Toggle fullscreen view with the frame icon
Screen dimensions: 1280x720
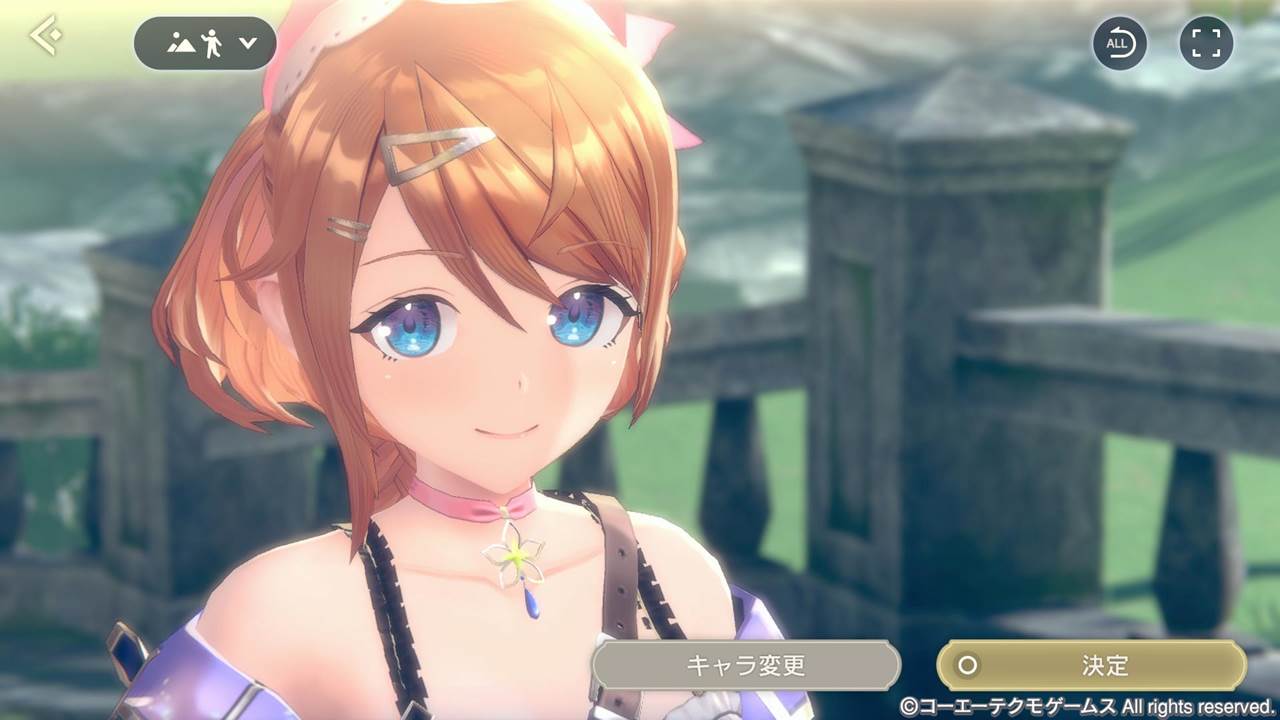pos(1206,43)
